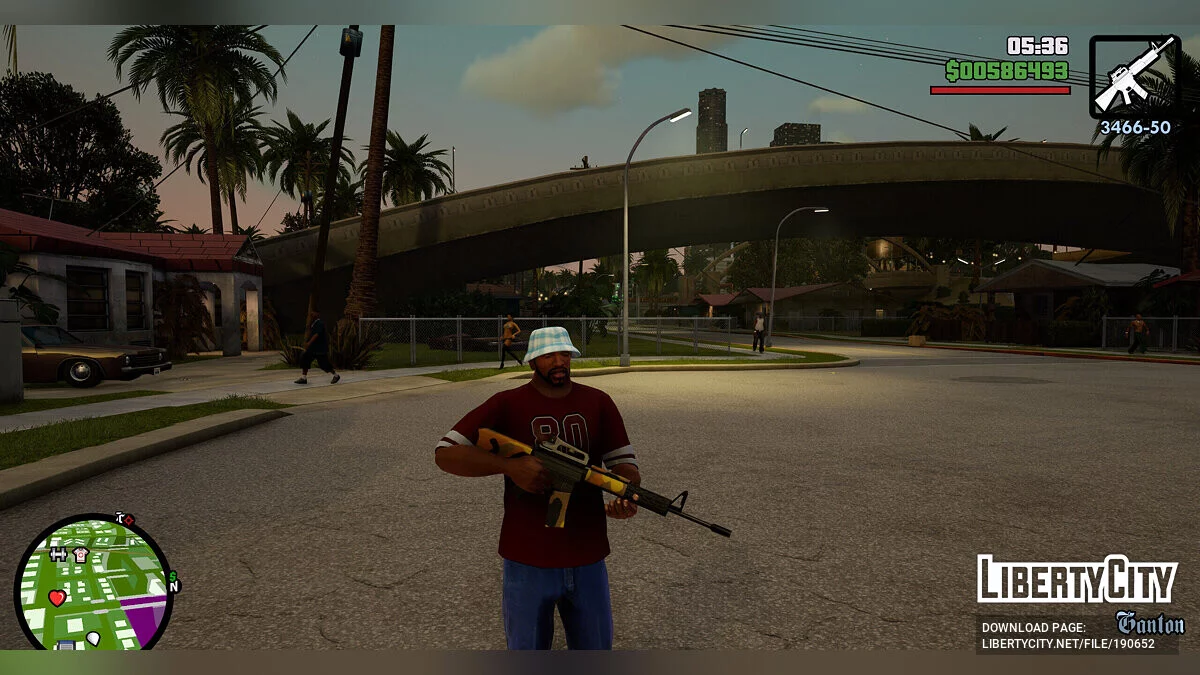1200x675 pixels.
Task: Click the M4 rifle weapon icon
Action: 1135,75
